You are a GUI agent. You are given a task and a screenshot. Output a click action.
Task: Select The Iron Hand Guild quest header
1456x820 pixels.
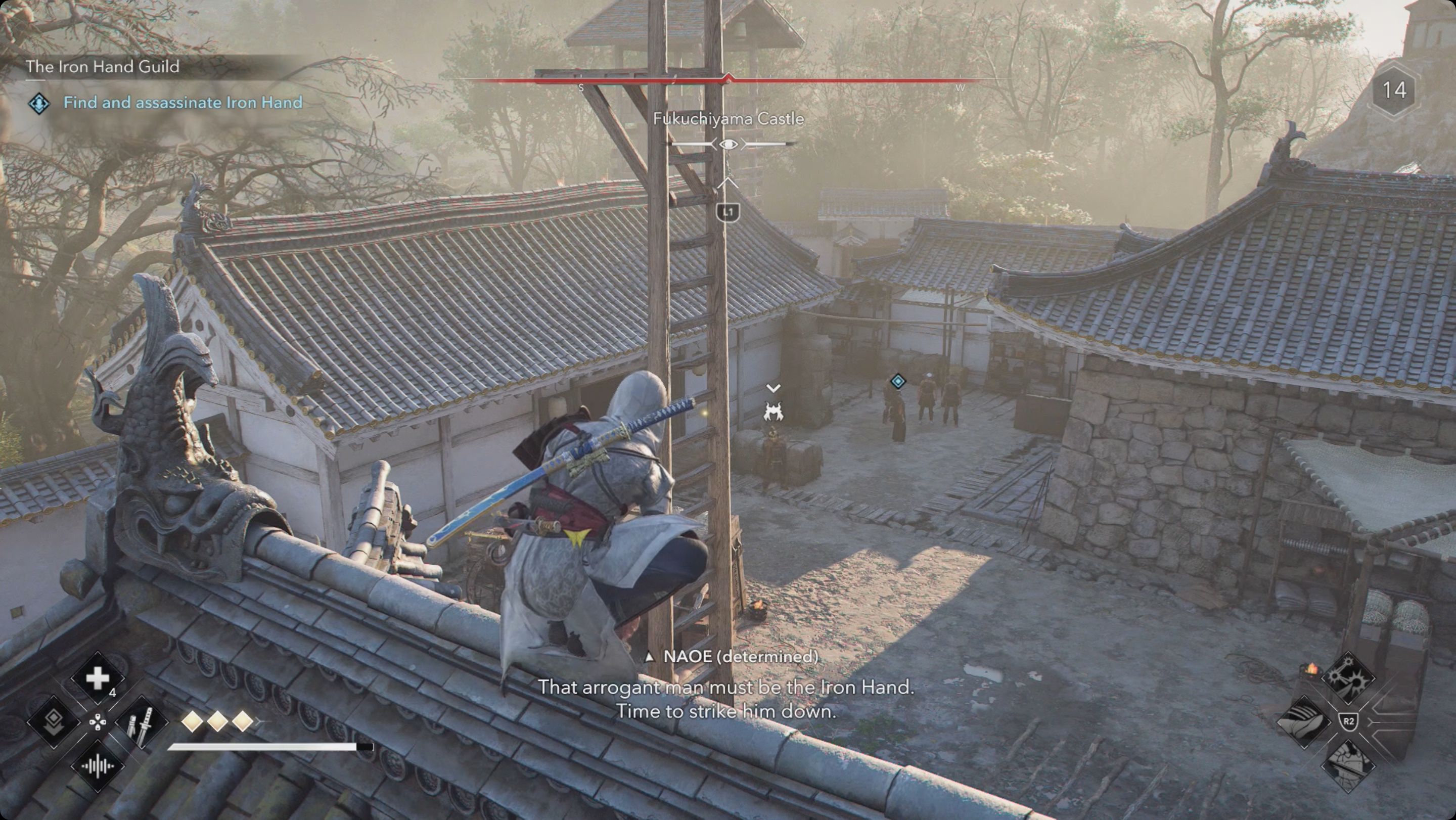click(102, 68)
